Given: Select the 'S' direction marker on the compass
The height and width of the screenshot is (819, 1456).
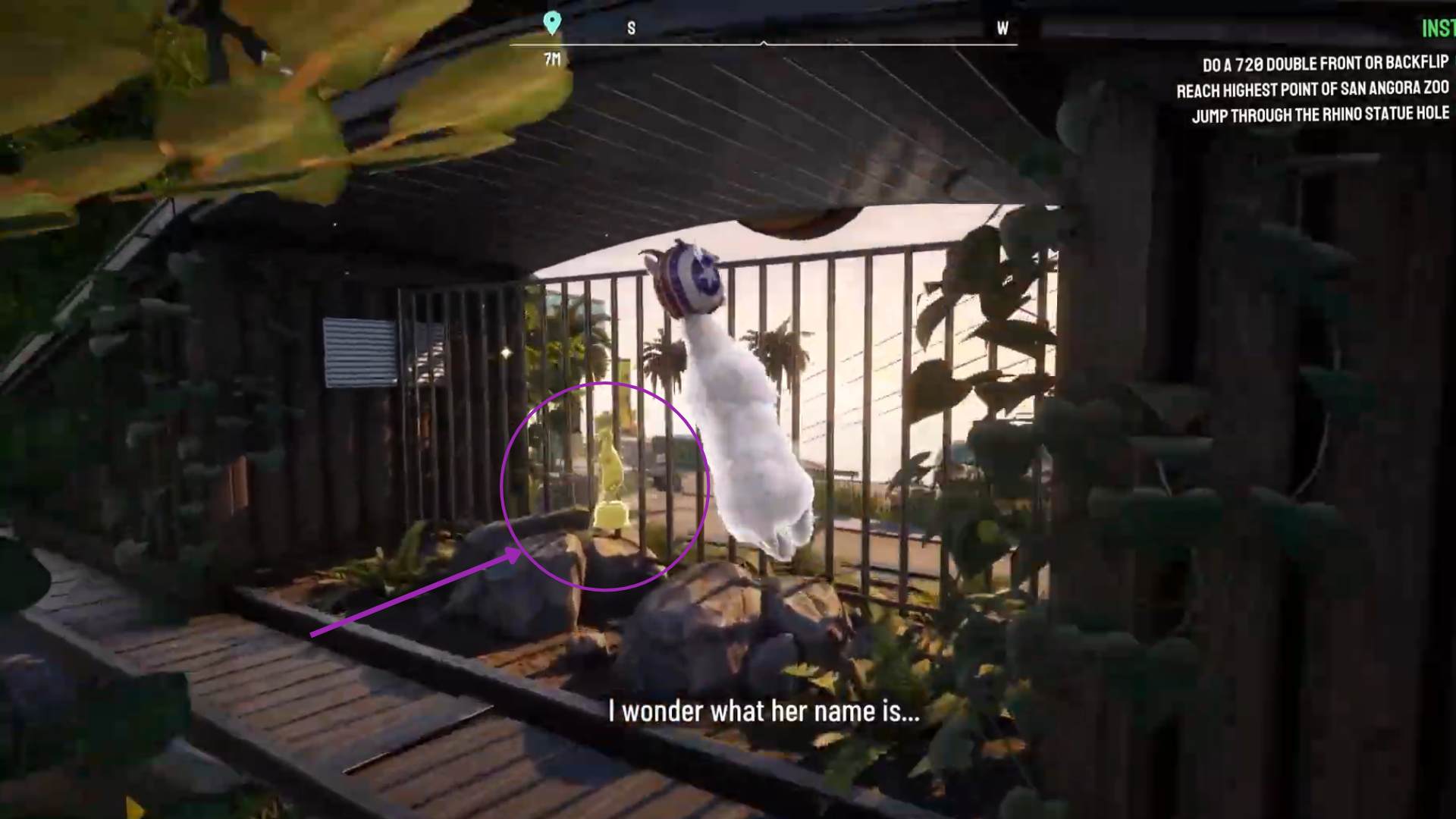Looking at the screenshot, I should pyautogui.click(x=629, y=29).
